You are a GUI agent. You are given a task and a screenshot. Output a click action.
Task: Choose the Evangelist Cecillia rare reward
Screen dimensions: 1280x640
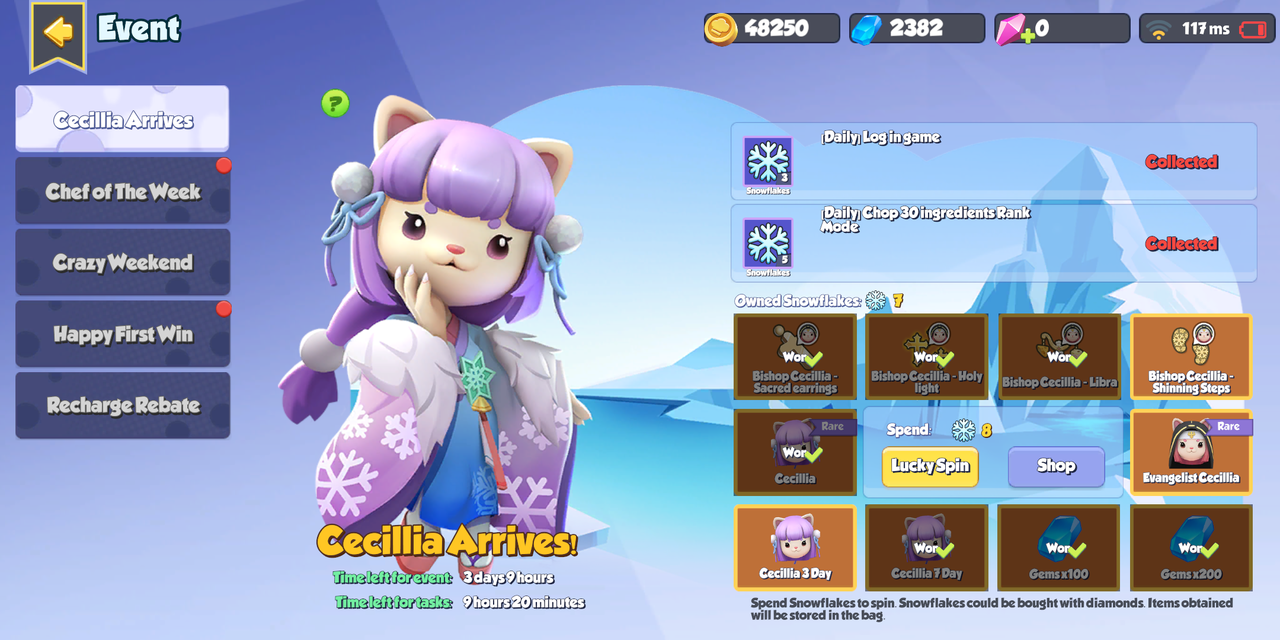[1191, 452]
